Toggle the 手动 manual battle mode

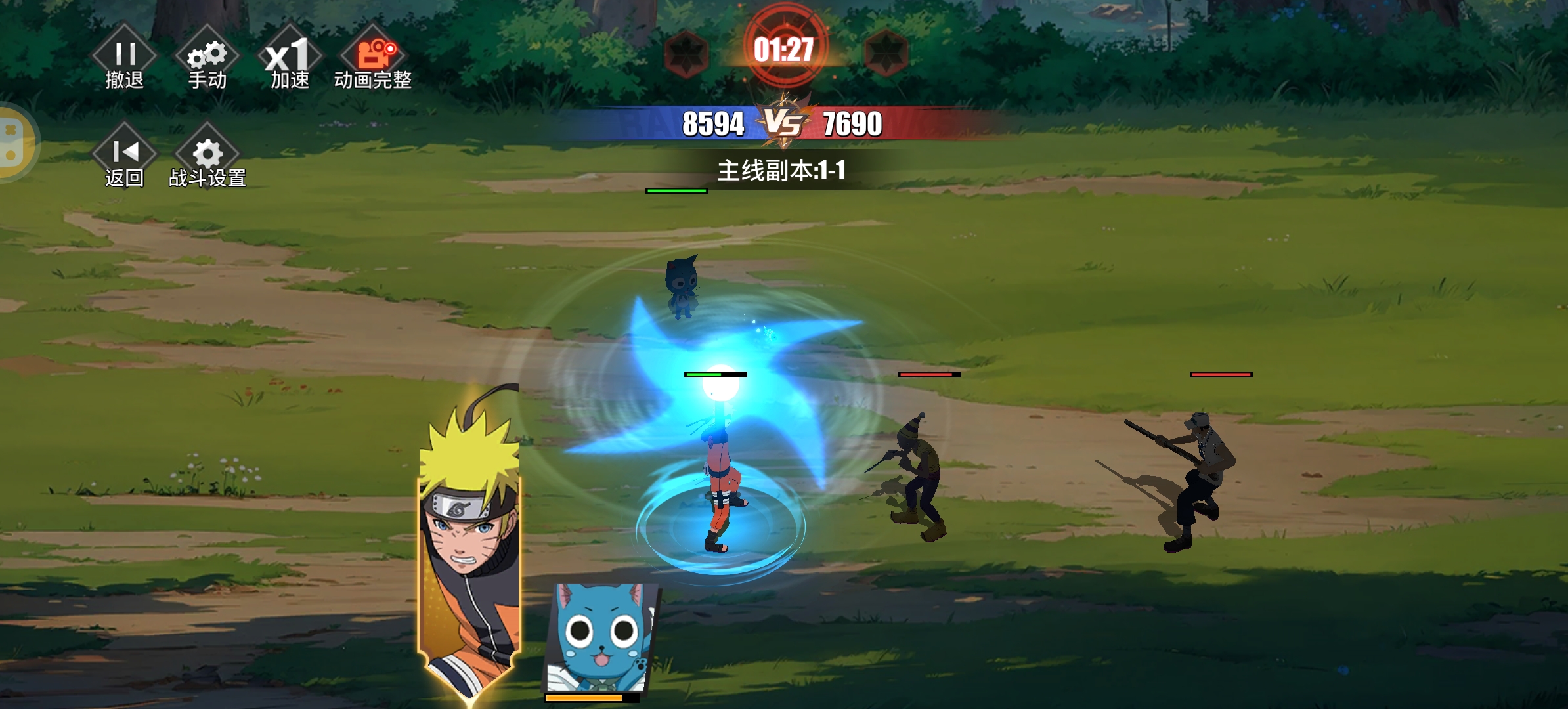[207, 60]
